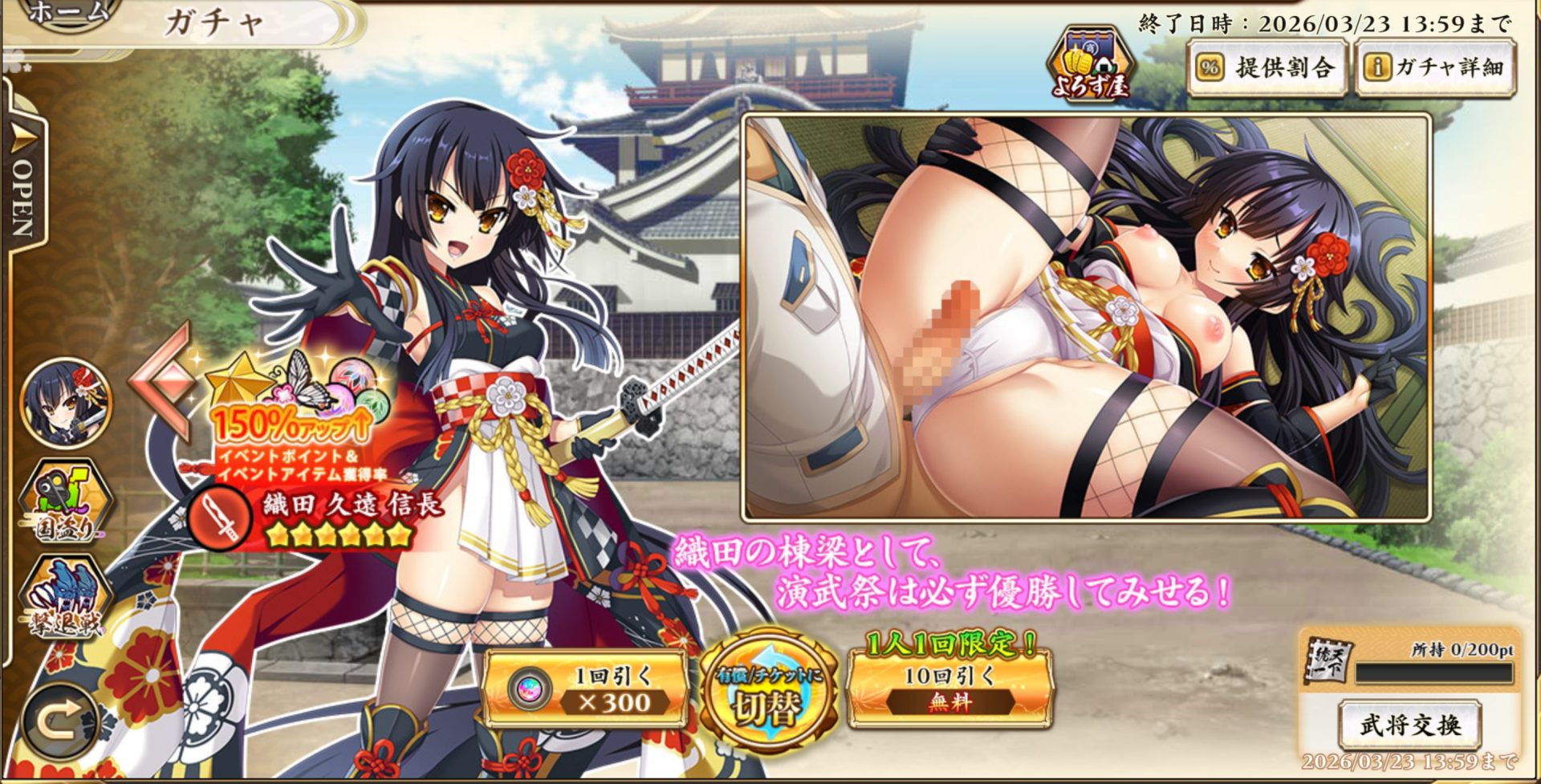This screenshot has width=1541, height=784.
Task: Use the free 10回引く draw
Action: pyautogui.click(x=949, y=689)
